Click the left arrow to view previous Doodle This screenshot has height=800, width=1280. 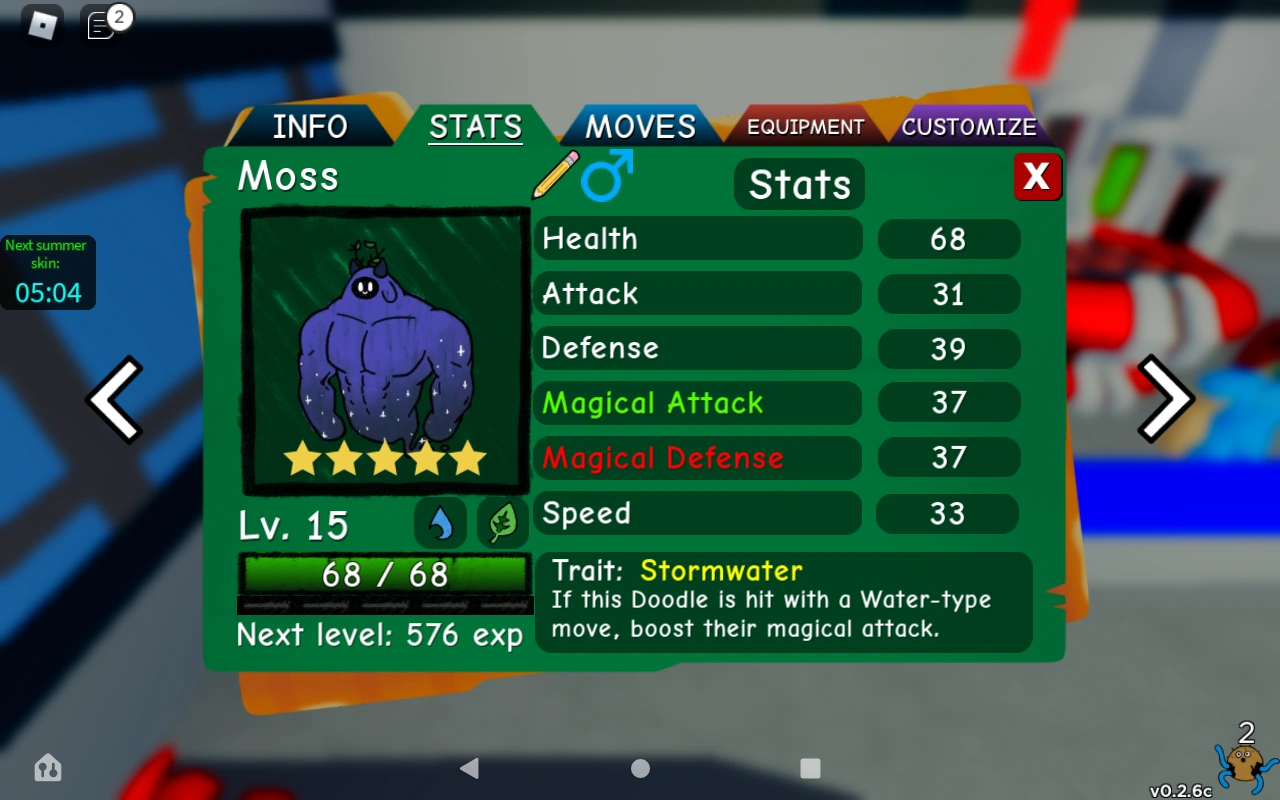tap(115, 399)
